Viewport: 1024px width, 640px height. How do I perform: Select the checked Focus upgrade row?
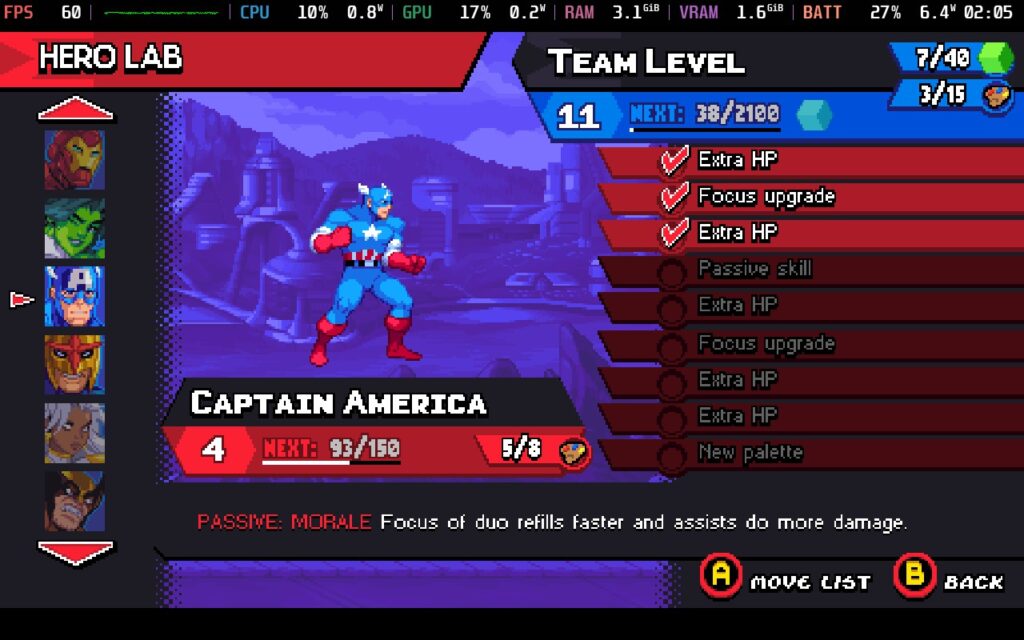pyautogui.click(x=800, y=197)
